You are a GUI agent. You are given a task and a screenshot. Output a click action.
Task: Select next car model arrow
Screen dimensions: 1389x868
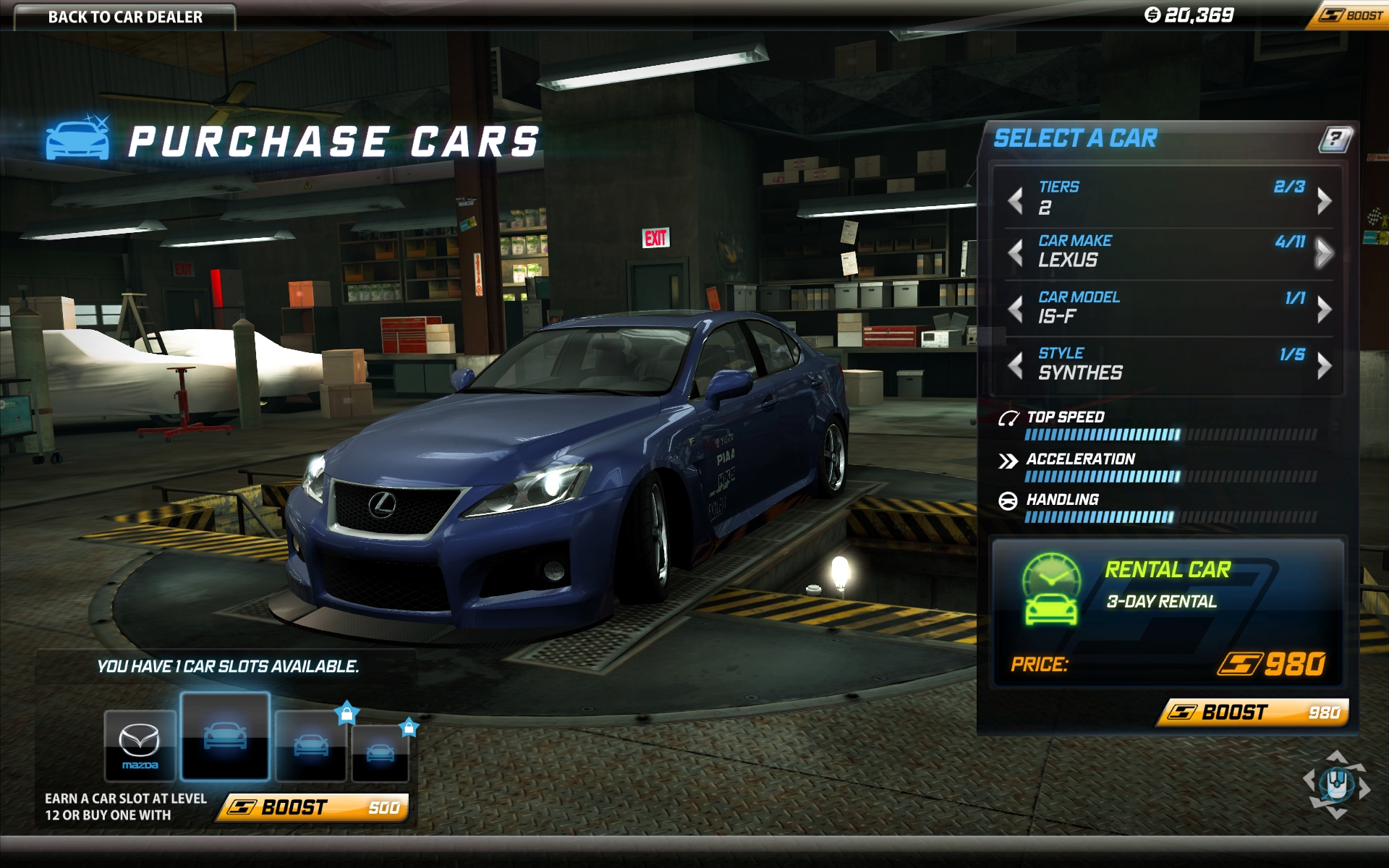pyautogui.click(x=1324, y=309)
